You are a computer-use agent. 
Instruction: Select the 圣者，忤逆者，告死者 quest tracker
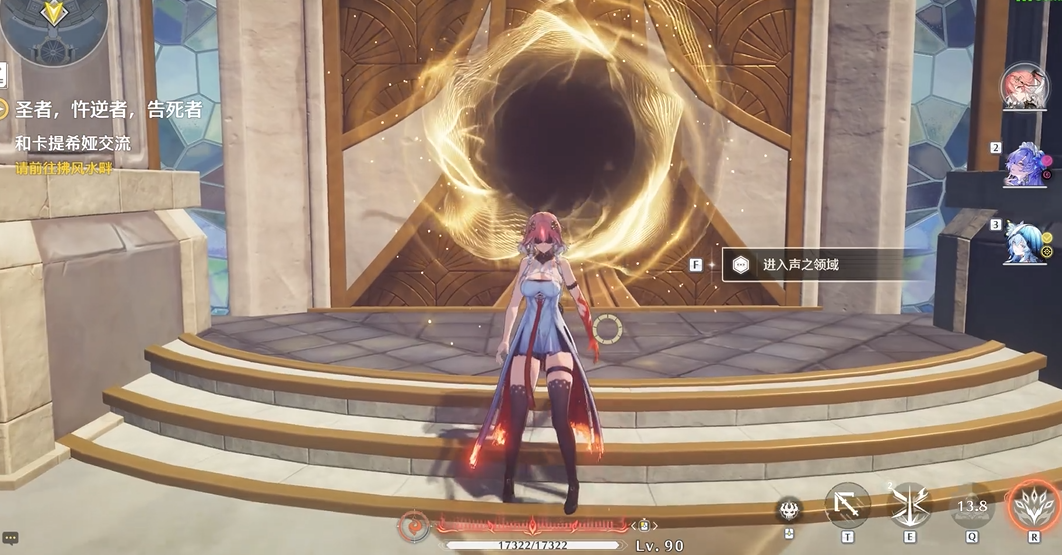(108, 110)
